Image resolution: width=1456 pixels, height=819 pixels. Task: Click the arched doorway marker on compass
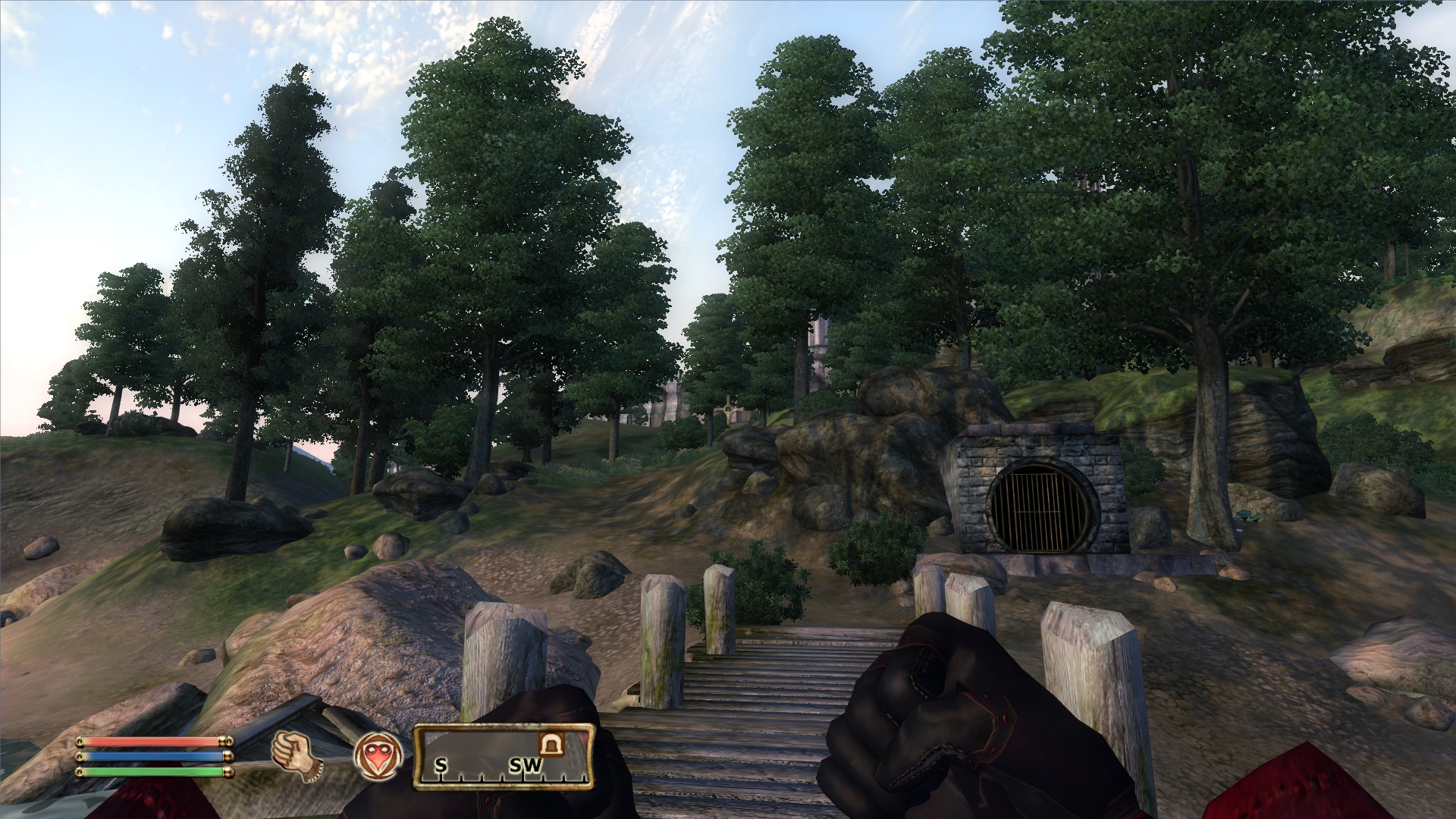[551, 745]
